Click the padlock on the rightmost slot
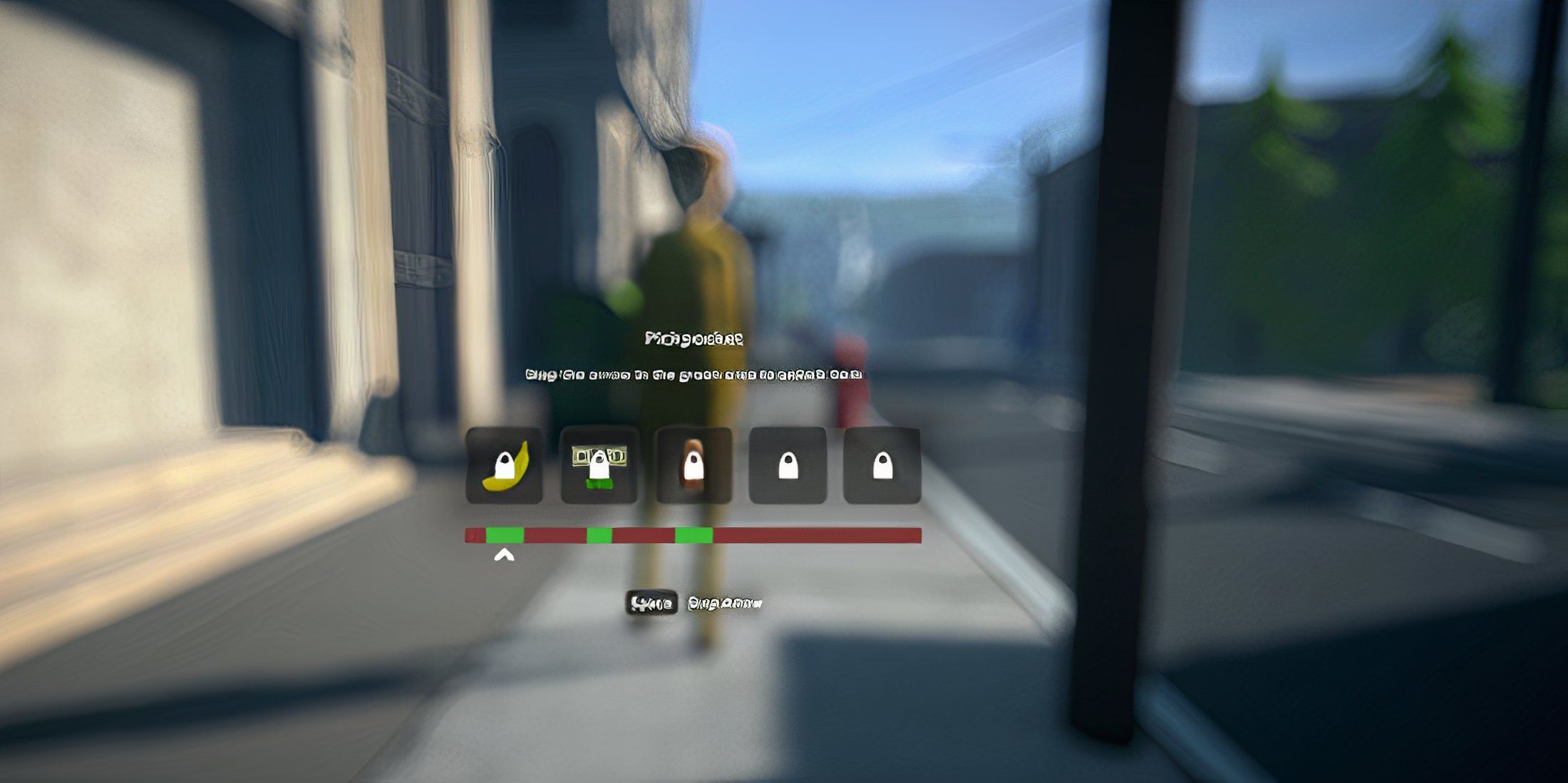Image resolution: width=1568 pixels, height=783 pixels. 882,467
